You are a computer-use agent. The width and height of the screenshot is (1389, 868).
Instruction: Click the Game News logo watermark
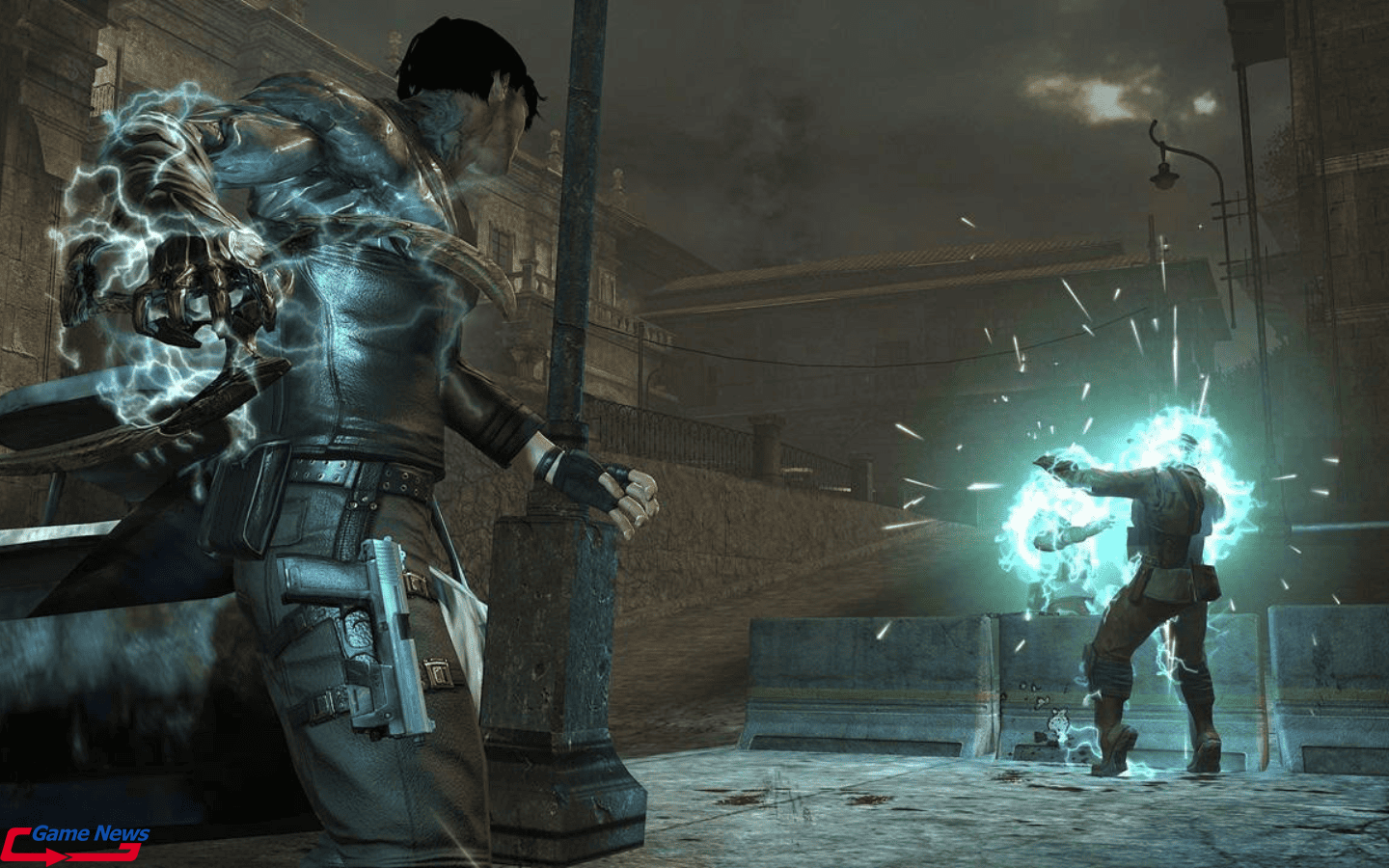[x=77, y=841]
